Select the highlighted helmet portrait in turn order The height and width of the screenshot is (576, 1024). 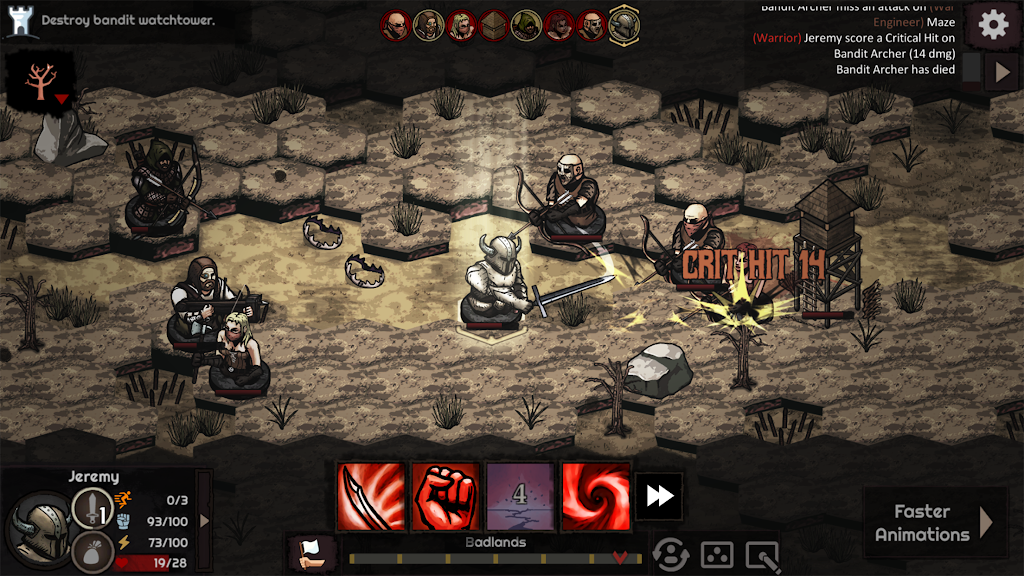[624, 23]
